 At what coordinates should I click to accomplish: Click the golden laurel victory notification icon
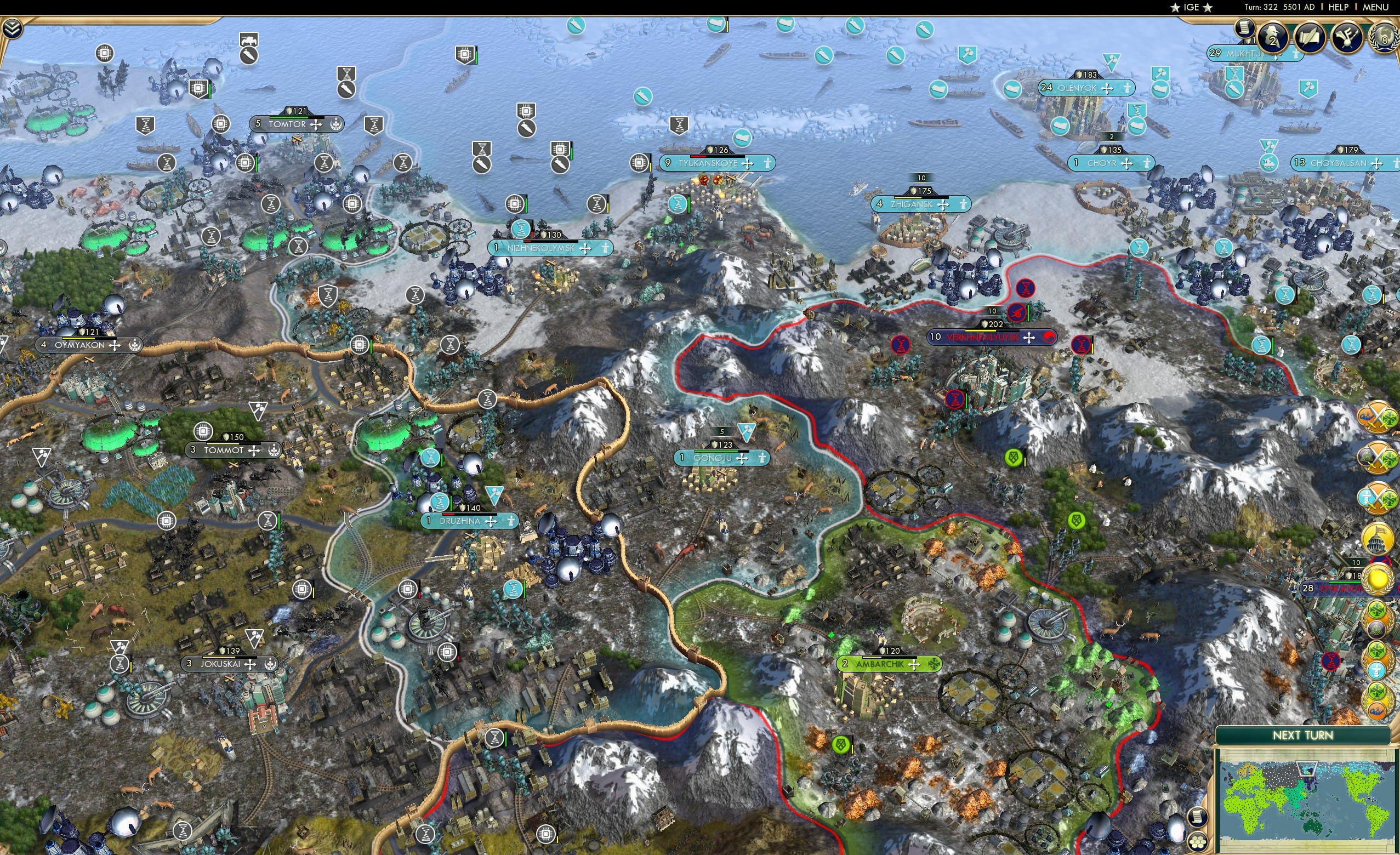click(x=1378, y=578)
